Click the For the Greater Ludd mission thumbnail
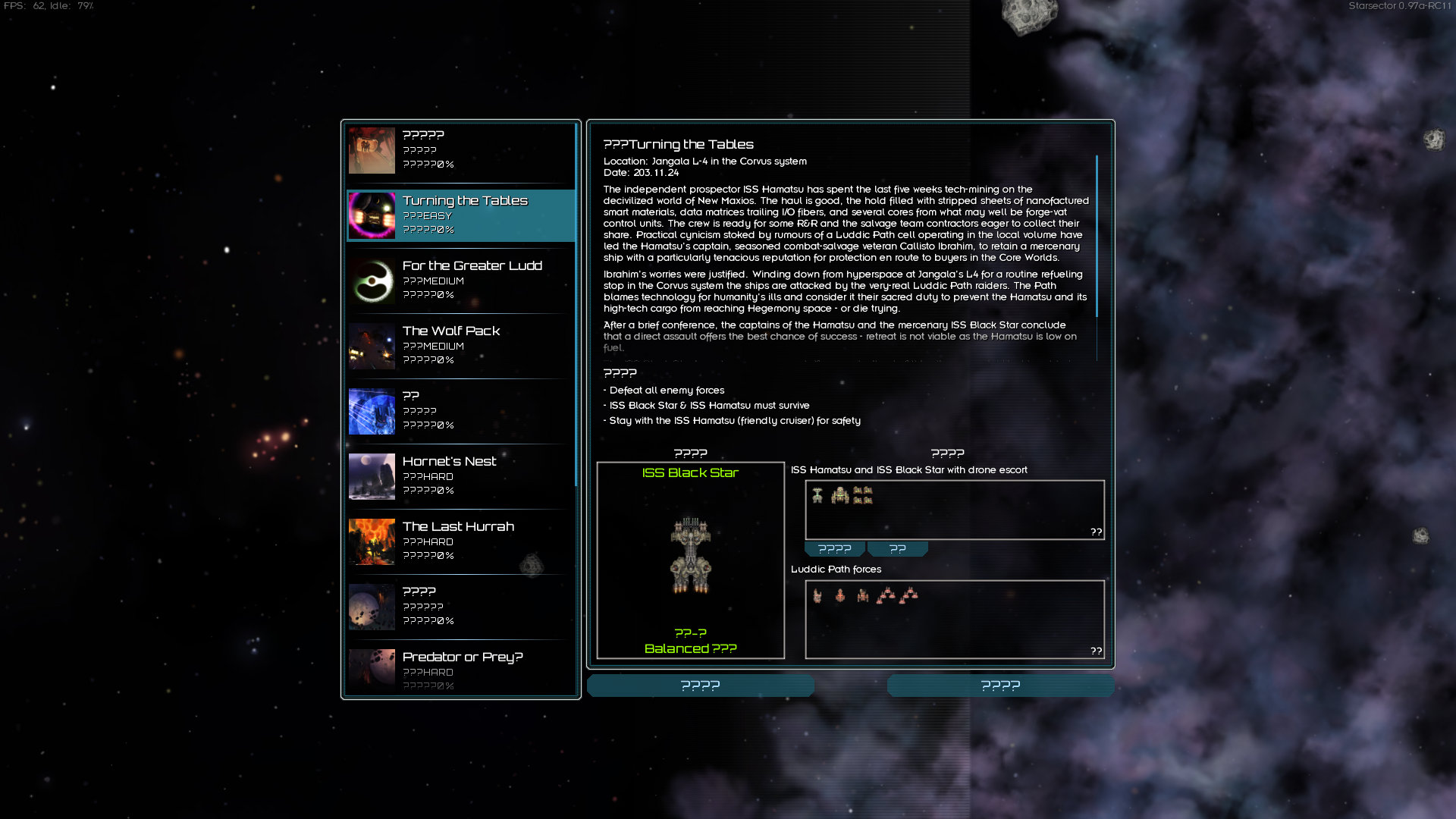The height and width of the screenshot is (819, 1456). click(x=371, y=281)
